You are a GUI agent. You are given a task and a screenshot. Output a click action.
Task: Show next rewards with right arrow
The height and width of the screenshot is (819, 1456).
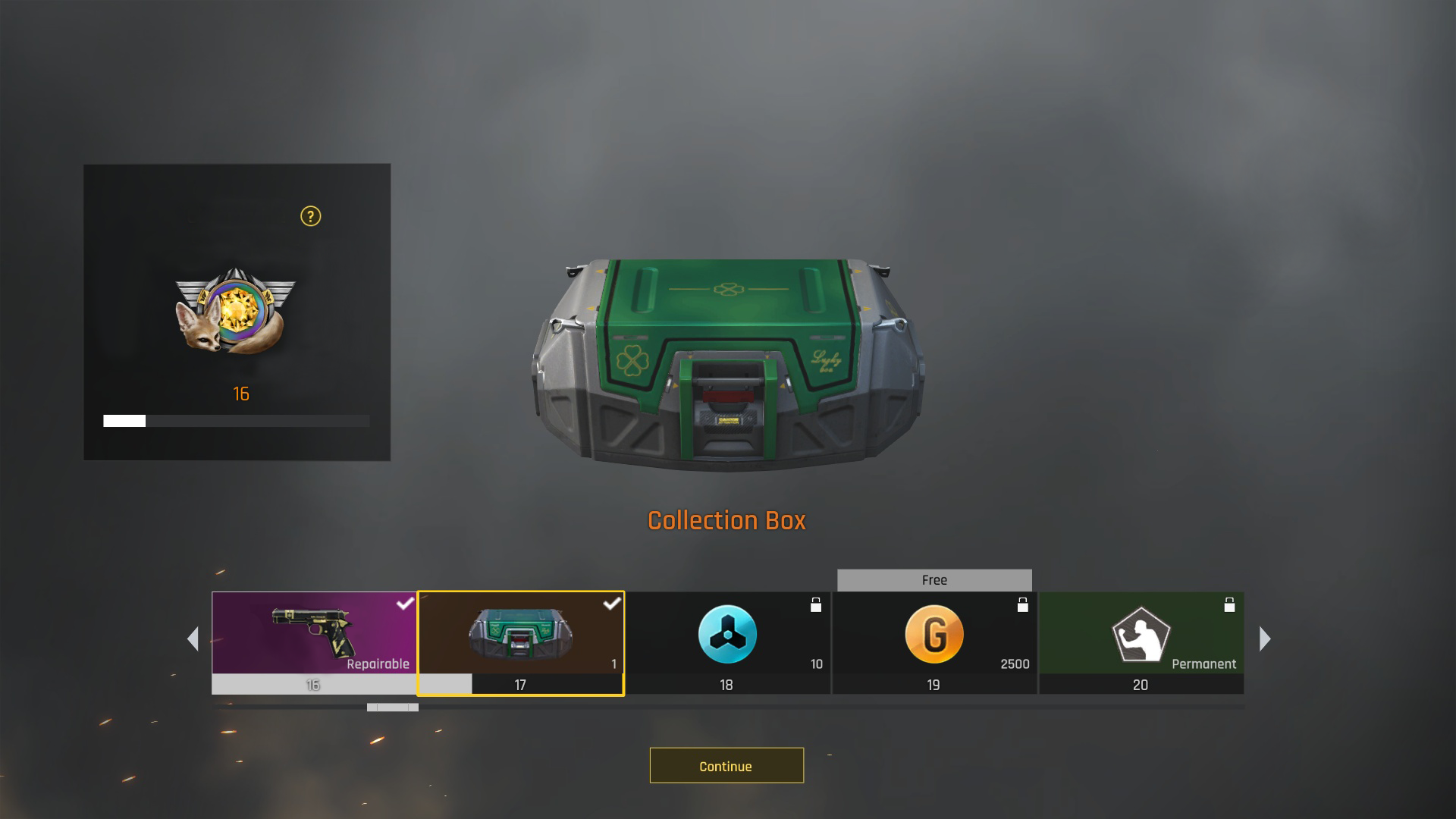click(x=1264, y=639)
